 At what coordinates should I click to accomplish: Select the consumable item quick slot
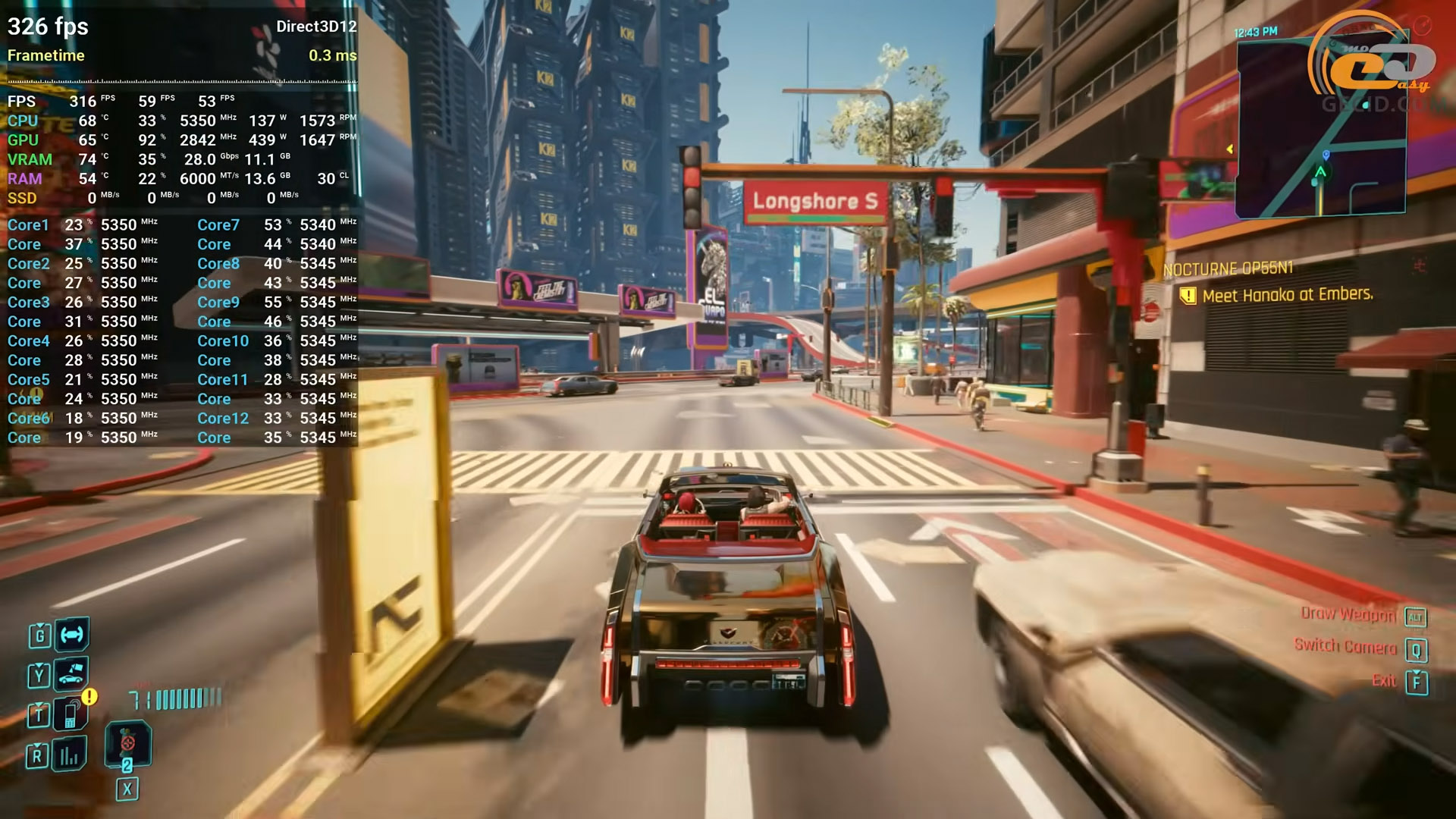pyautogui.click(x=127, y=744)
